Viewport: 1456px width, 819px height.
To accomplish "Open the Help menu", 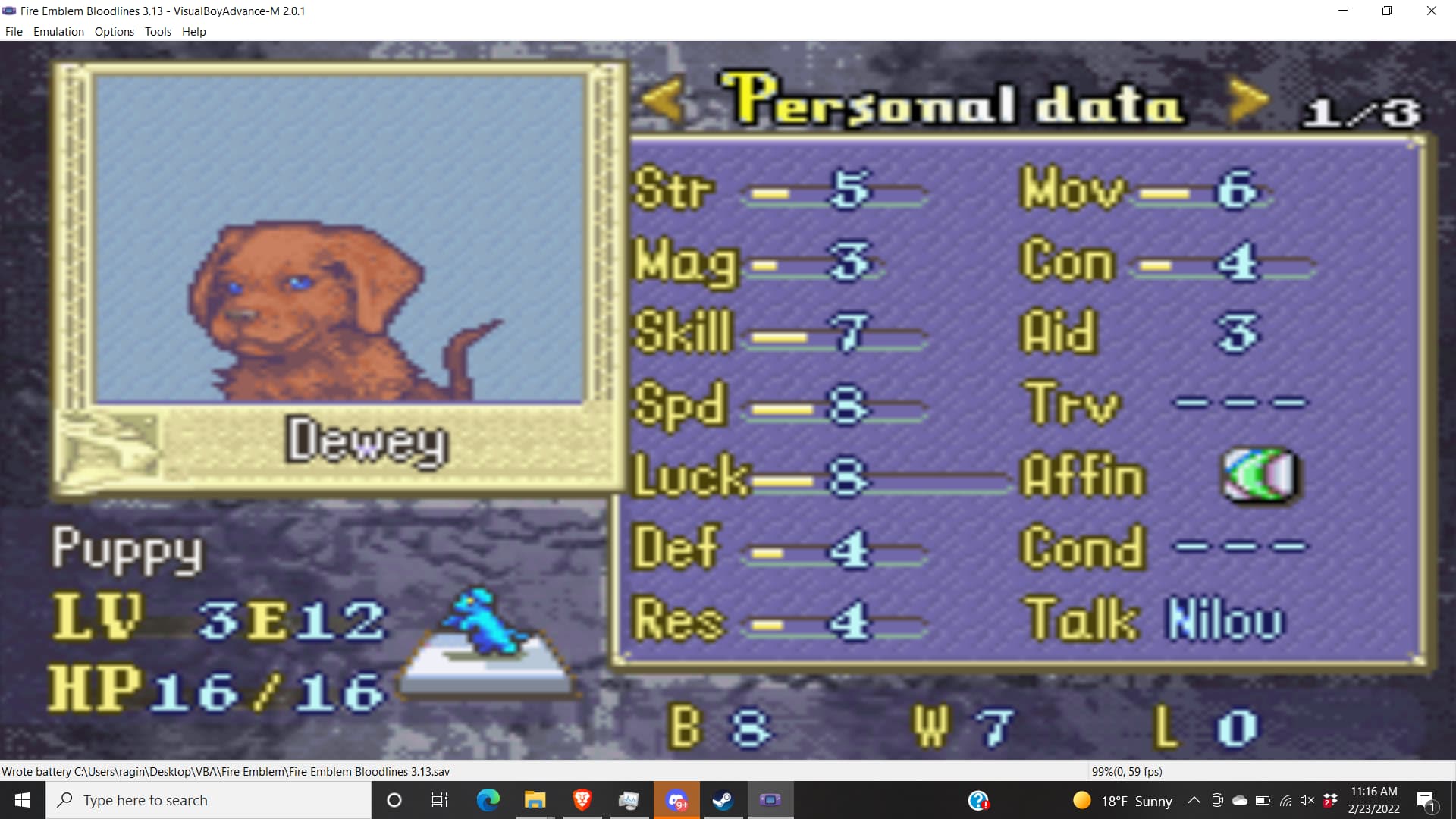I will (193, 32).
